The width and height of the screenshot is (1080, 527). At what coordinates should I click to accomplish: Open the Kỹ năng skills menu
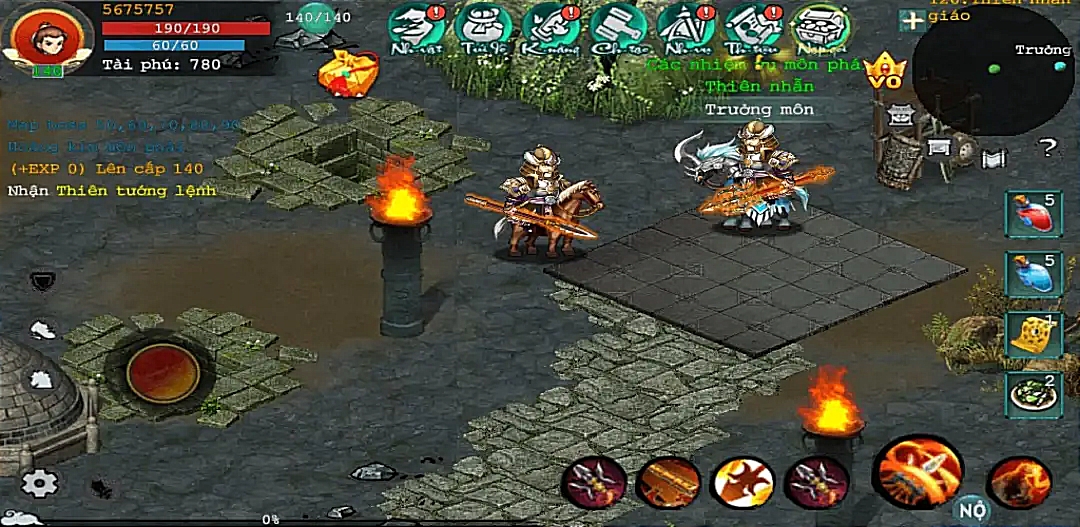point(551,28)
